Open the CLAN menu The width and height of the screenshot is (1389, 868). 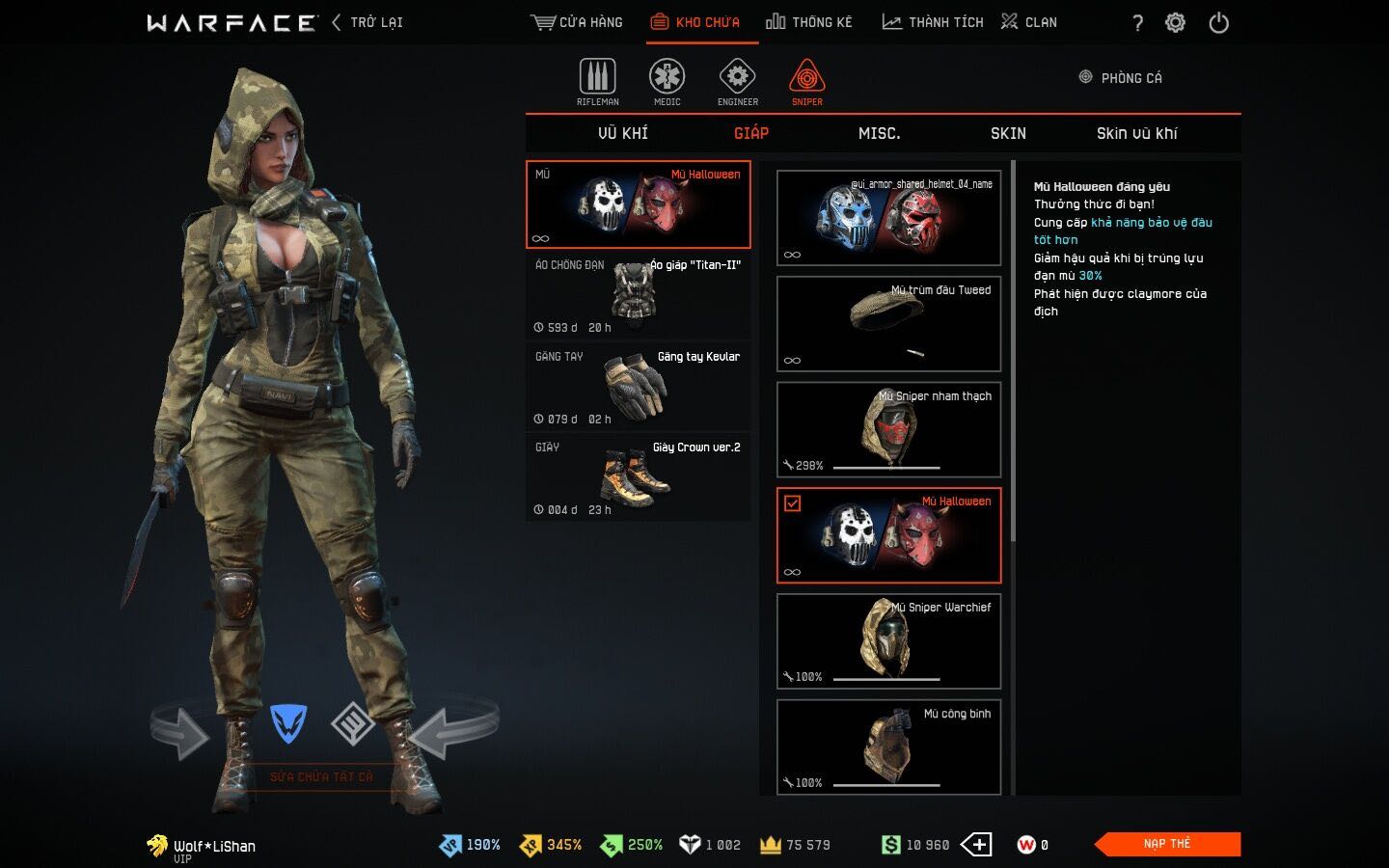1029,22
